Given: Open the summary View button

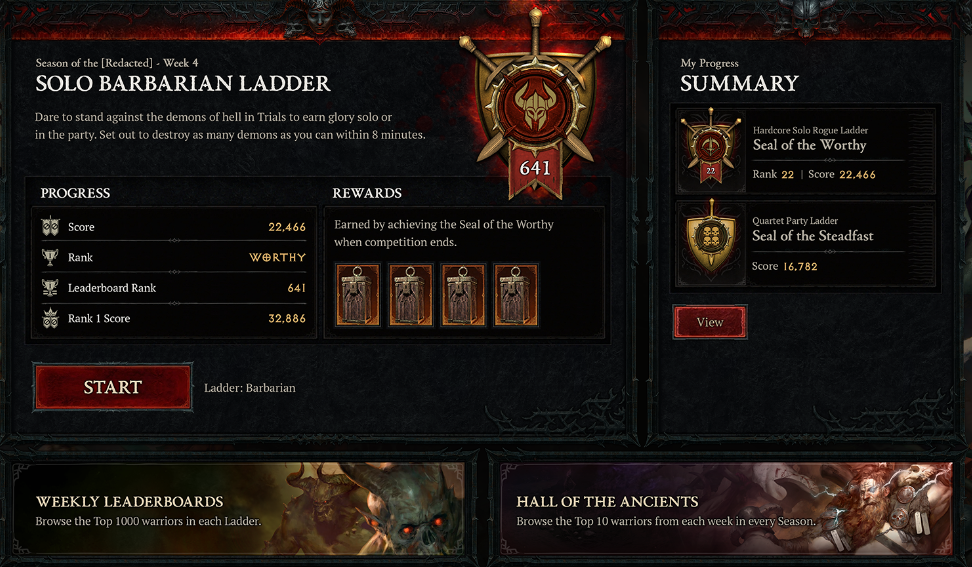Looking at the screenshot, I should click(710, 322).
